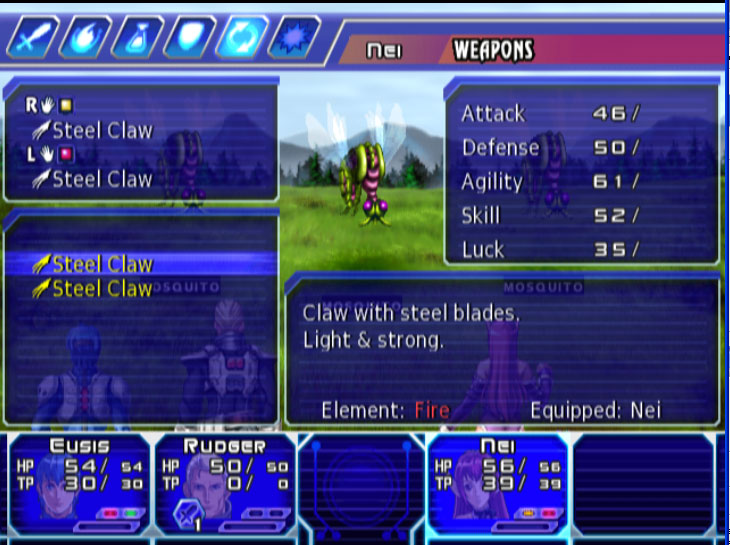Select the left-hand Steel Claw slot
Image resolution: width=730 pixels, height=545 pixels.
pyautogui.click(x=101, y=180)
